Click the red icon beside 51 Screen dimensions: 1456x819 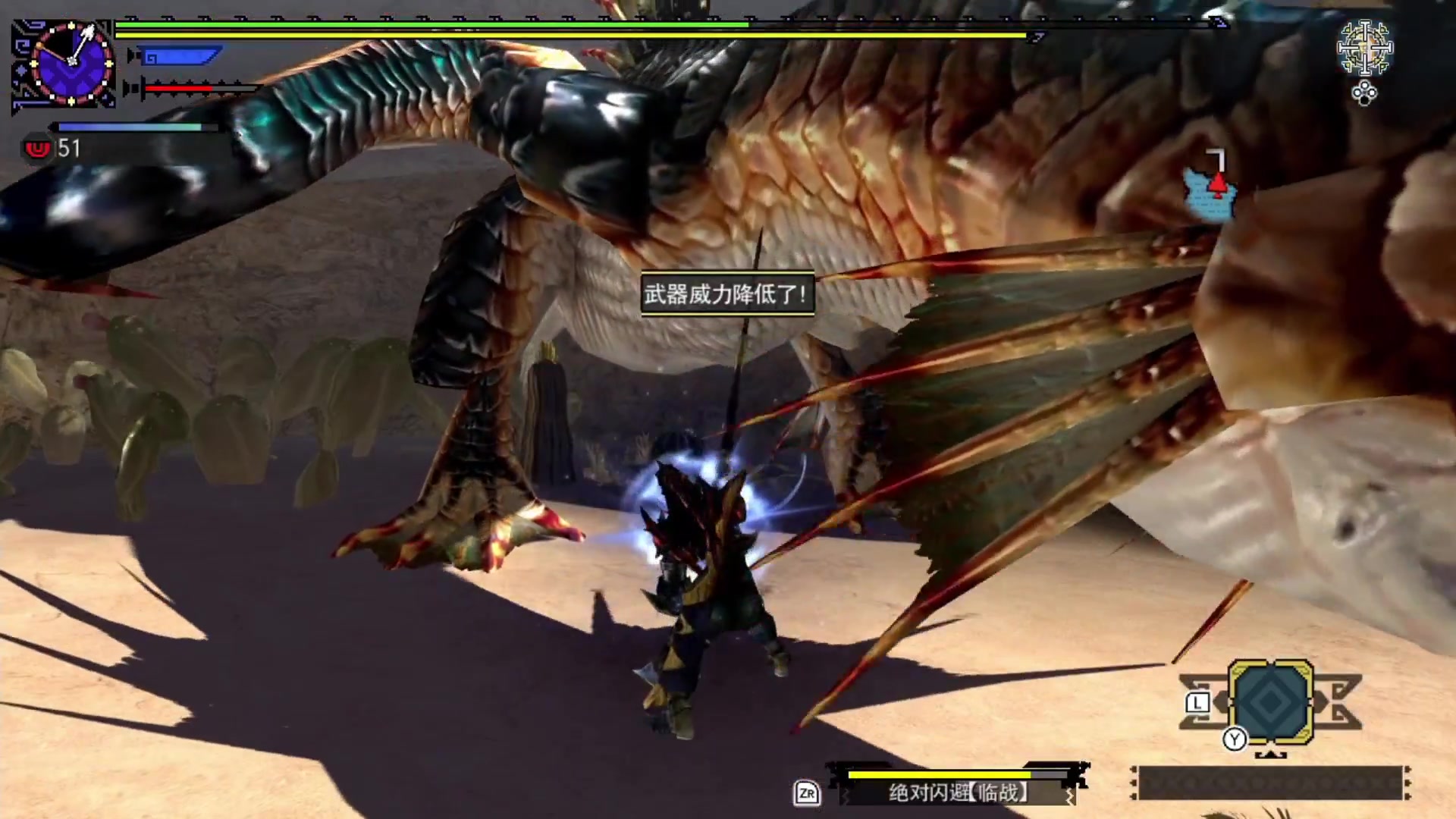click(x=37, y=149)
